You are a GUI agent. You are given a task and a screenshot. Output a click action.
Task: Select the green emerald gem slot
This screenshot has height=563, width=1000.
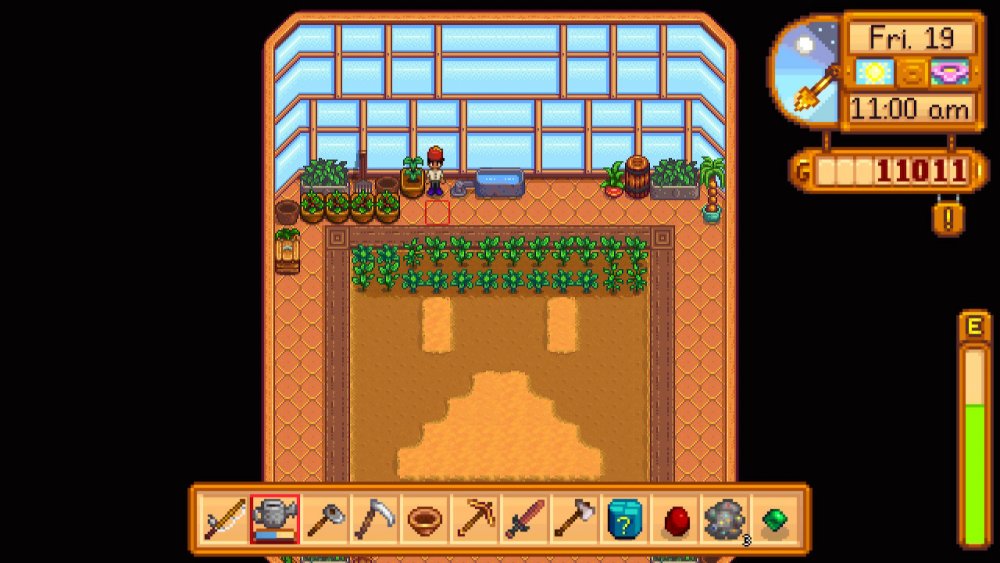[775, 519]
